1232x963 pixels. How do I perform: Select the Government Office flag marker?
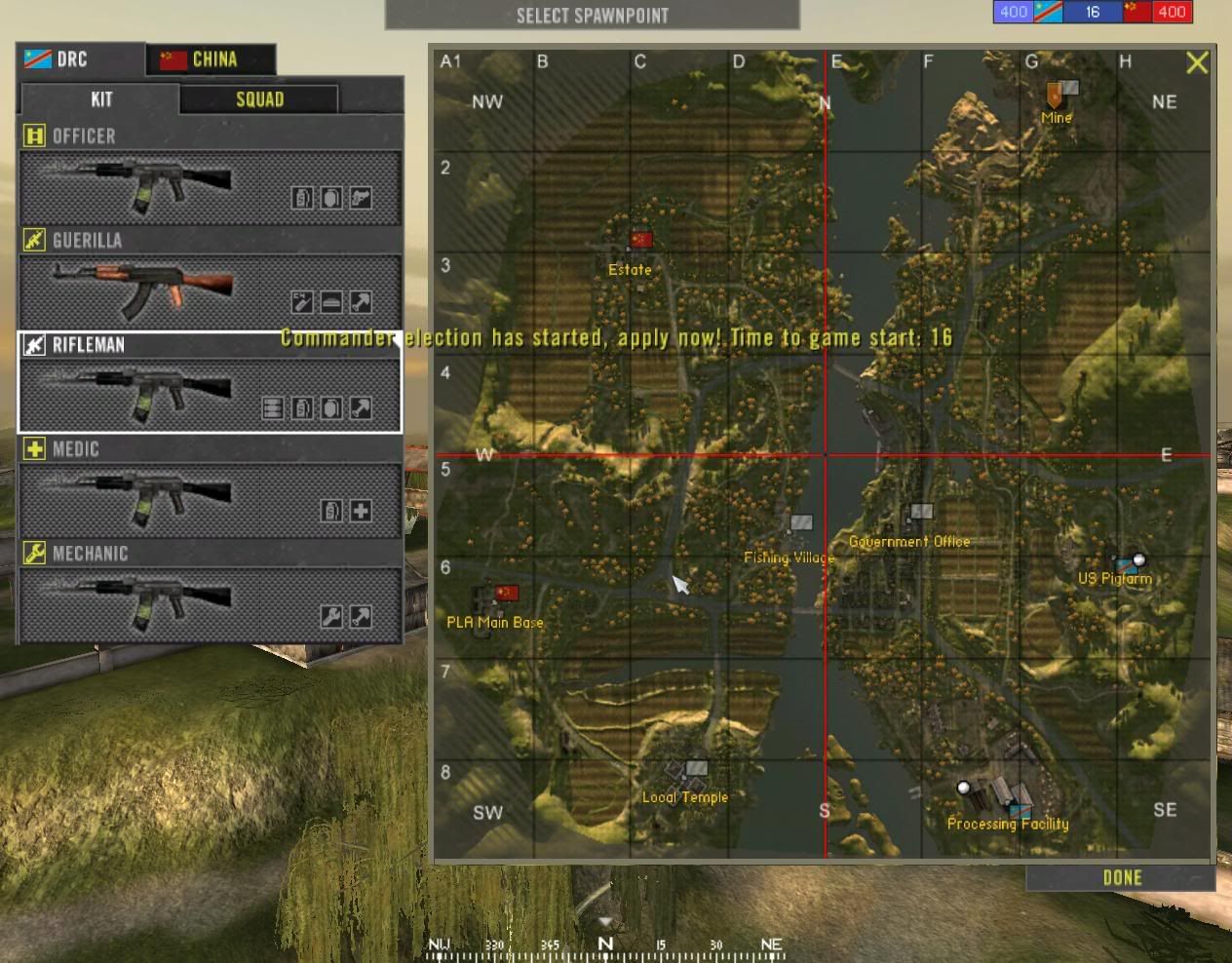click(x=921, y=512)
